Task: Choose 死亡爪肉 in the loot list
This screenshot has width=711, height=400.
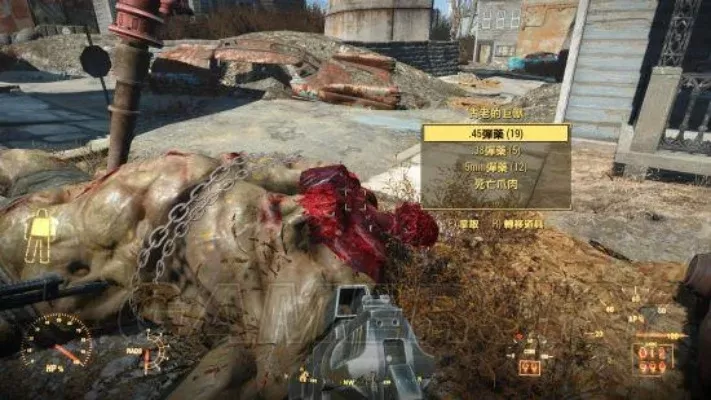Action: tap(495, 185)
